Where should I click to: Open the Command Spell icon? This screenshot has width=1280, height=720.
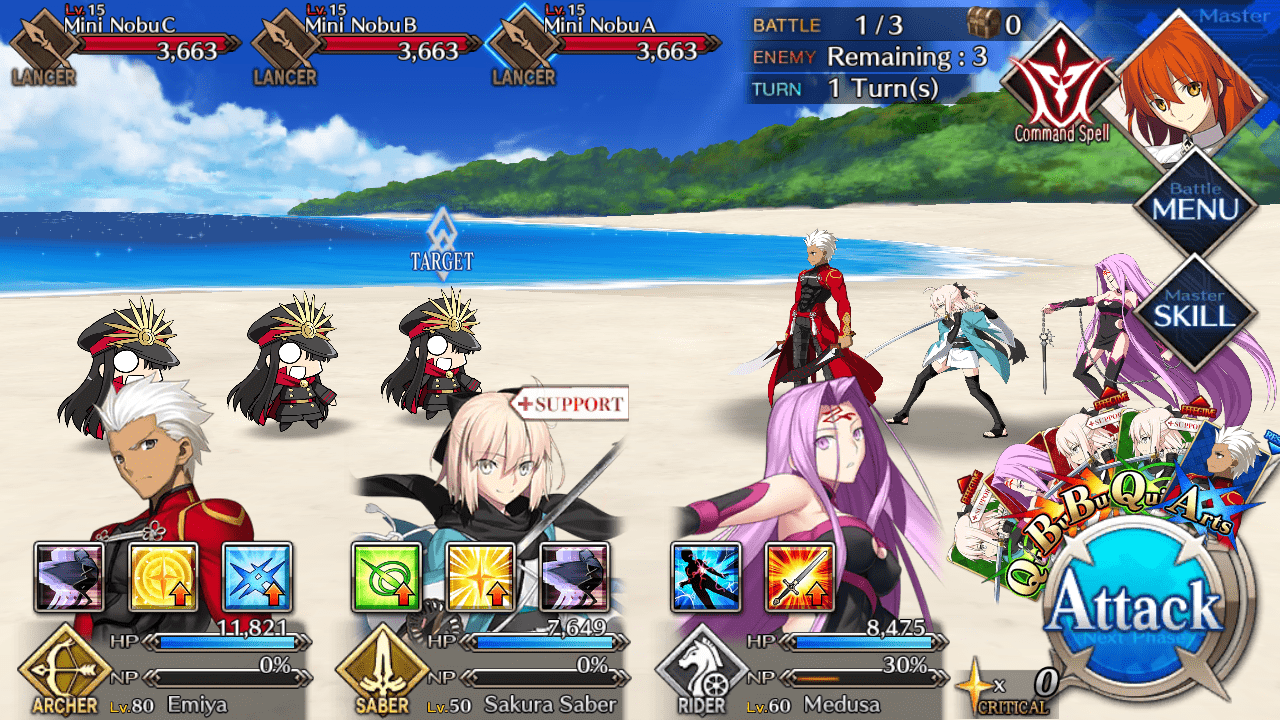click(1061, 85)
